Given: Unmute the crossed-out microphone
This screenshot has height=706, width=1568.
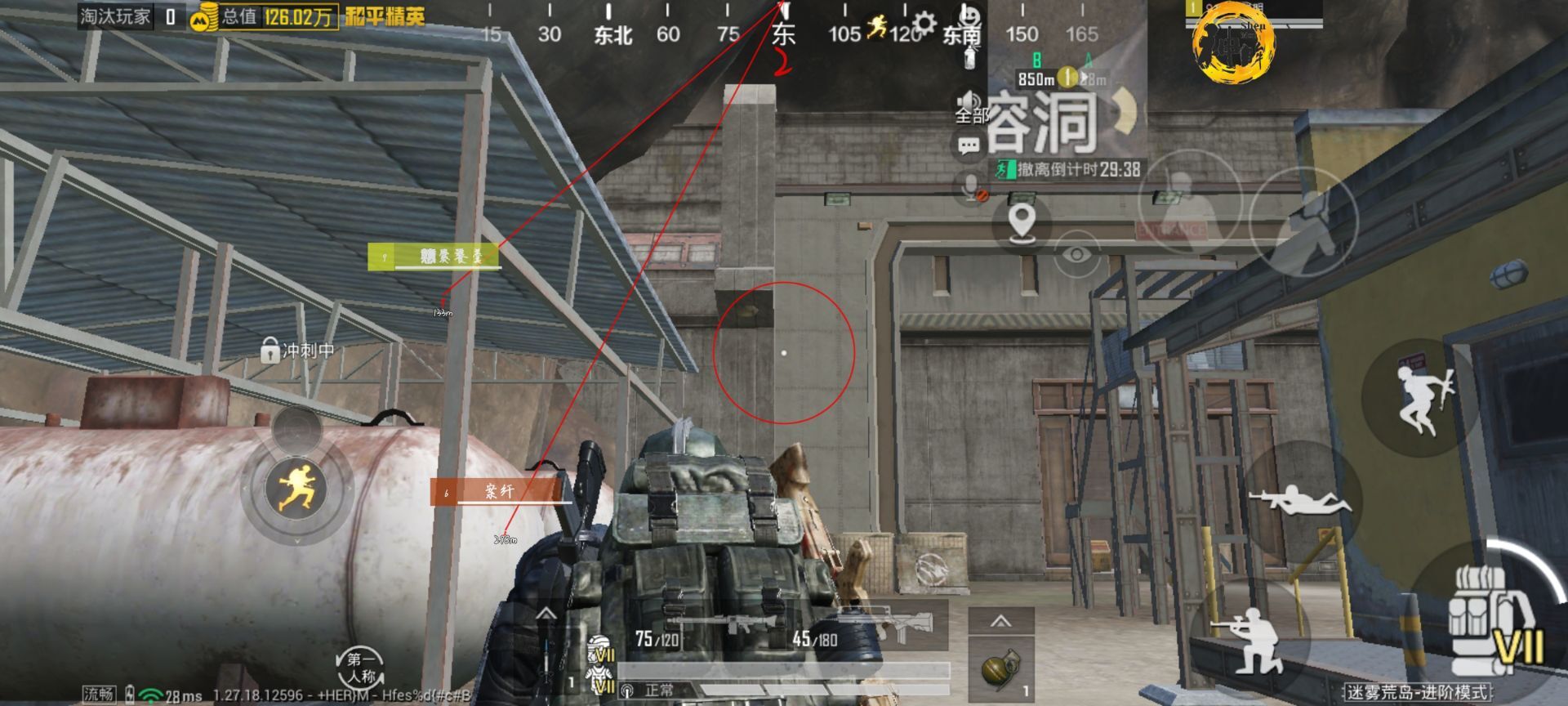Looking at the screenshot, I should pyautogui.click(x=969, y=186).
